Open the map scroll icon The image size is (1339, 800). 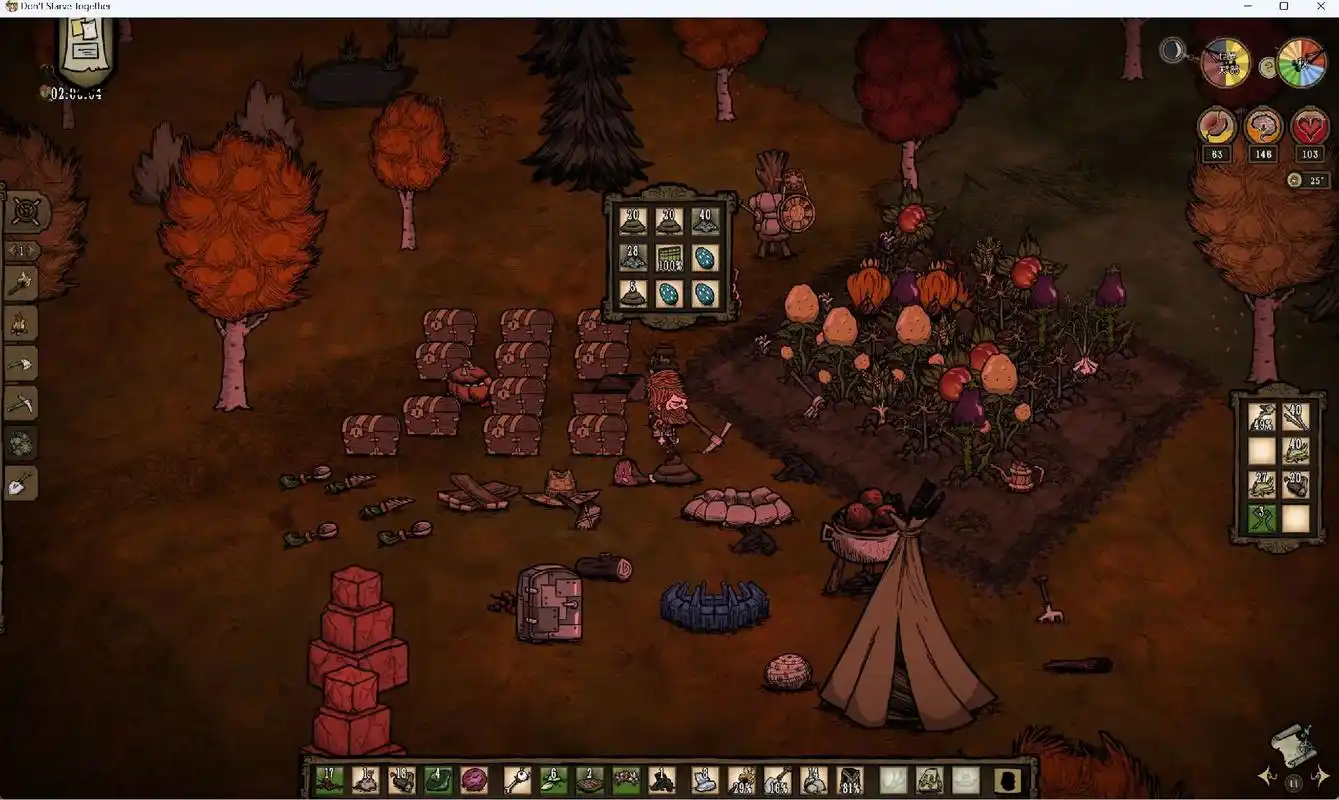1292,745
